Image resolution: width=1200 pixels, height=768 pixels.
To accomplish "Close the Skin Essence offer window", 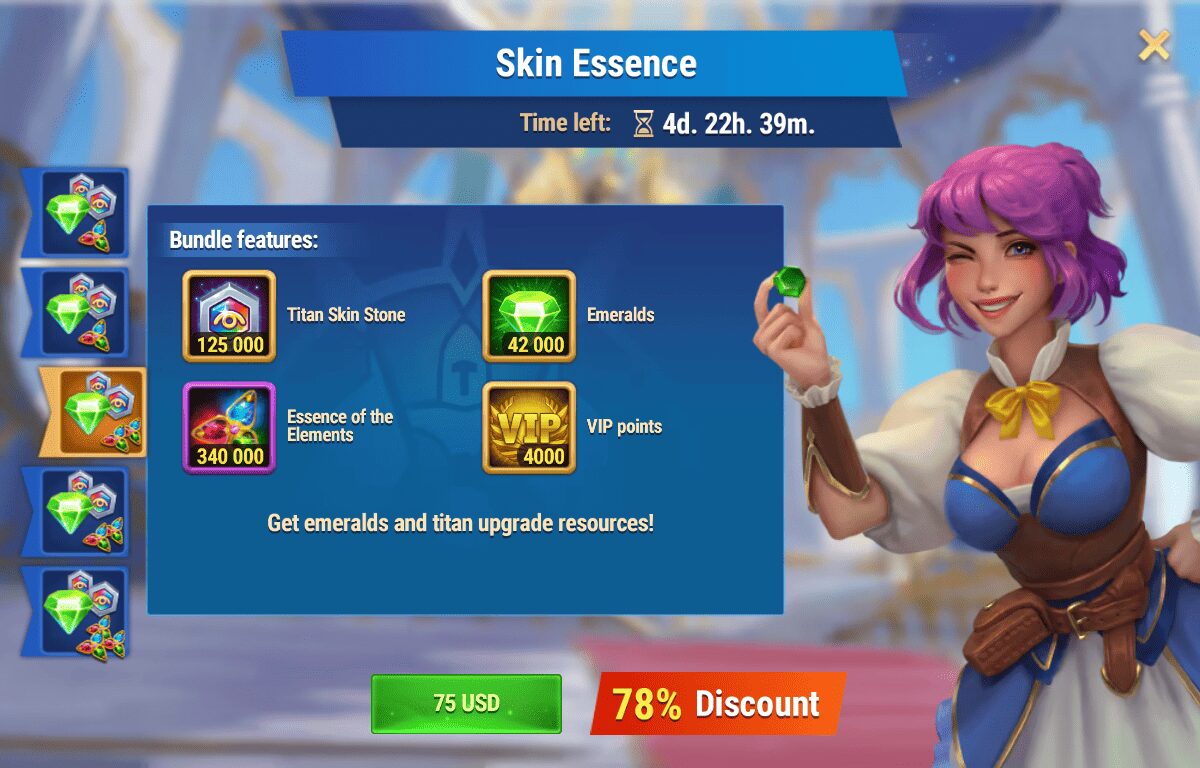I will tap(1154, 45).
